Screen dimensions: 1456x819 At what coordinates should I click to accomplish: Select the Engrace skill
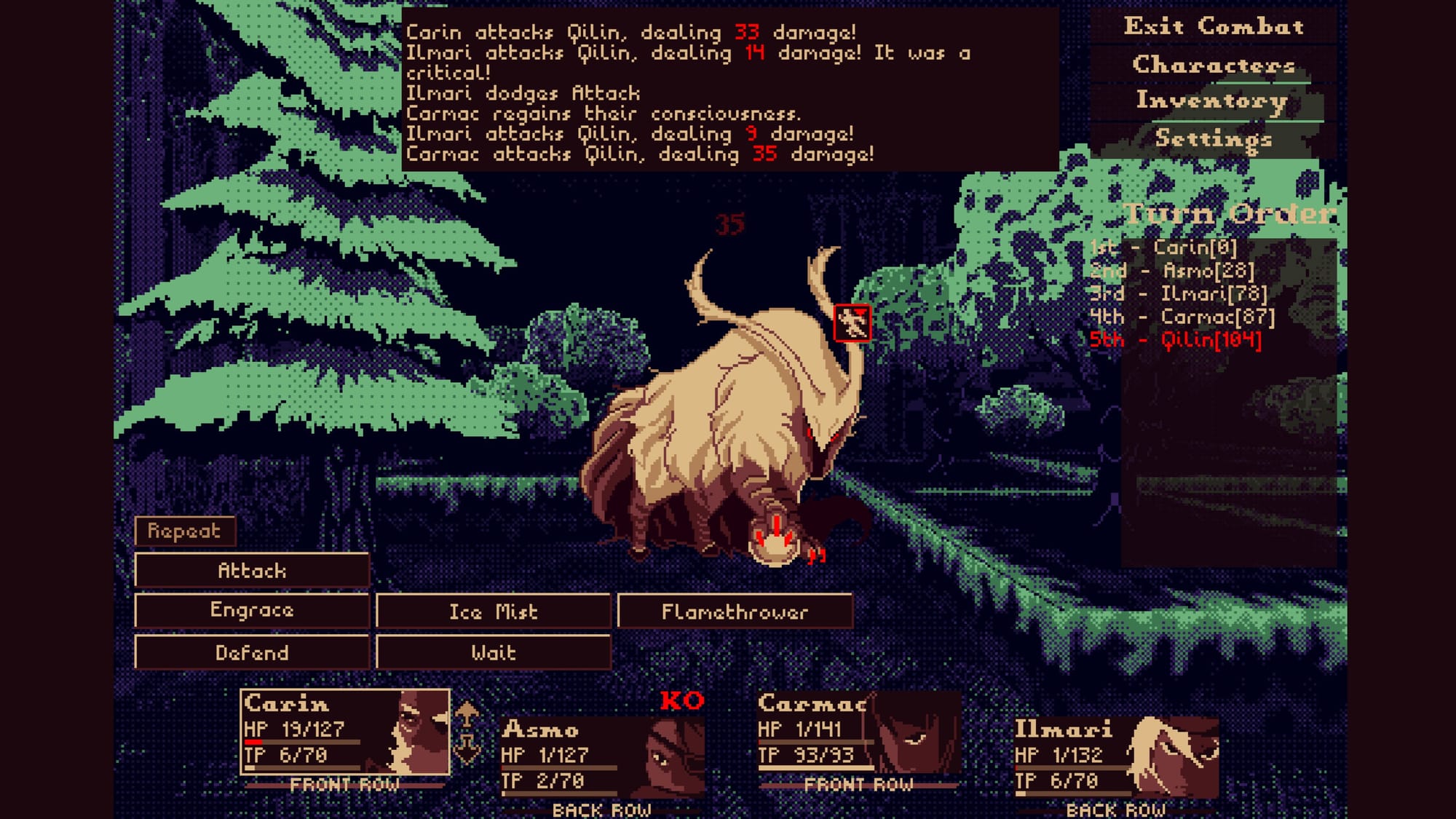252,610
